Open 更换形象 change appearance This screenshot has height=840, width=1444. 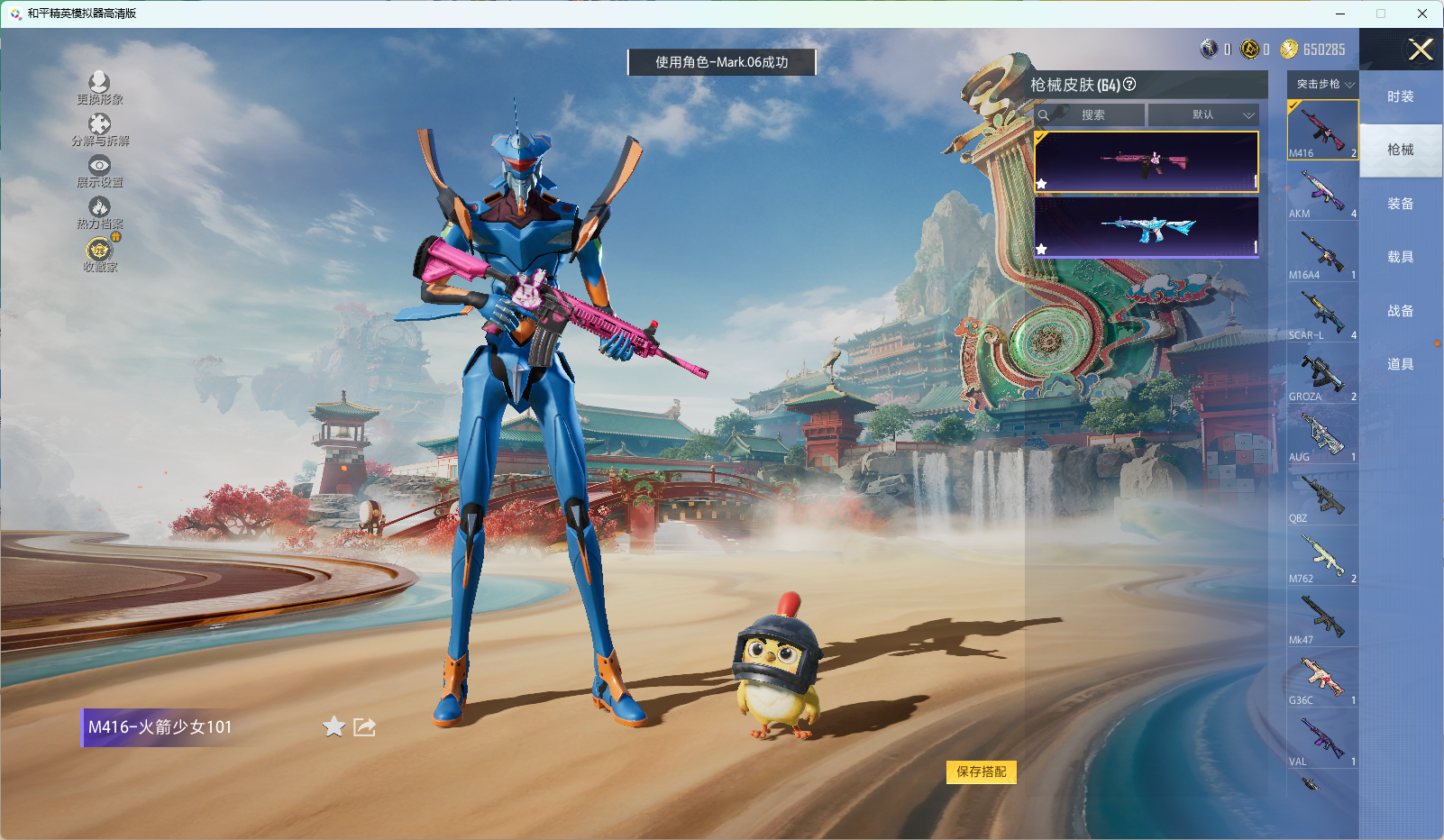point(99,88)
